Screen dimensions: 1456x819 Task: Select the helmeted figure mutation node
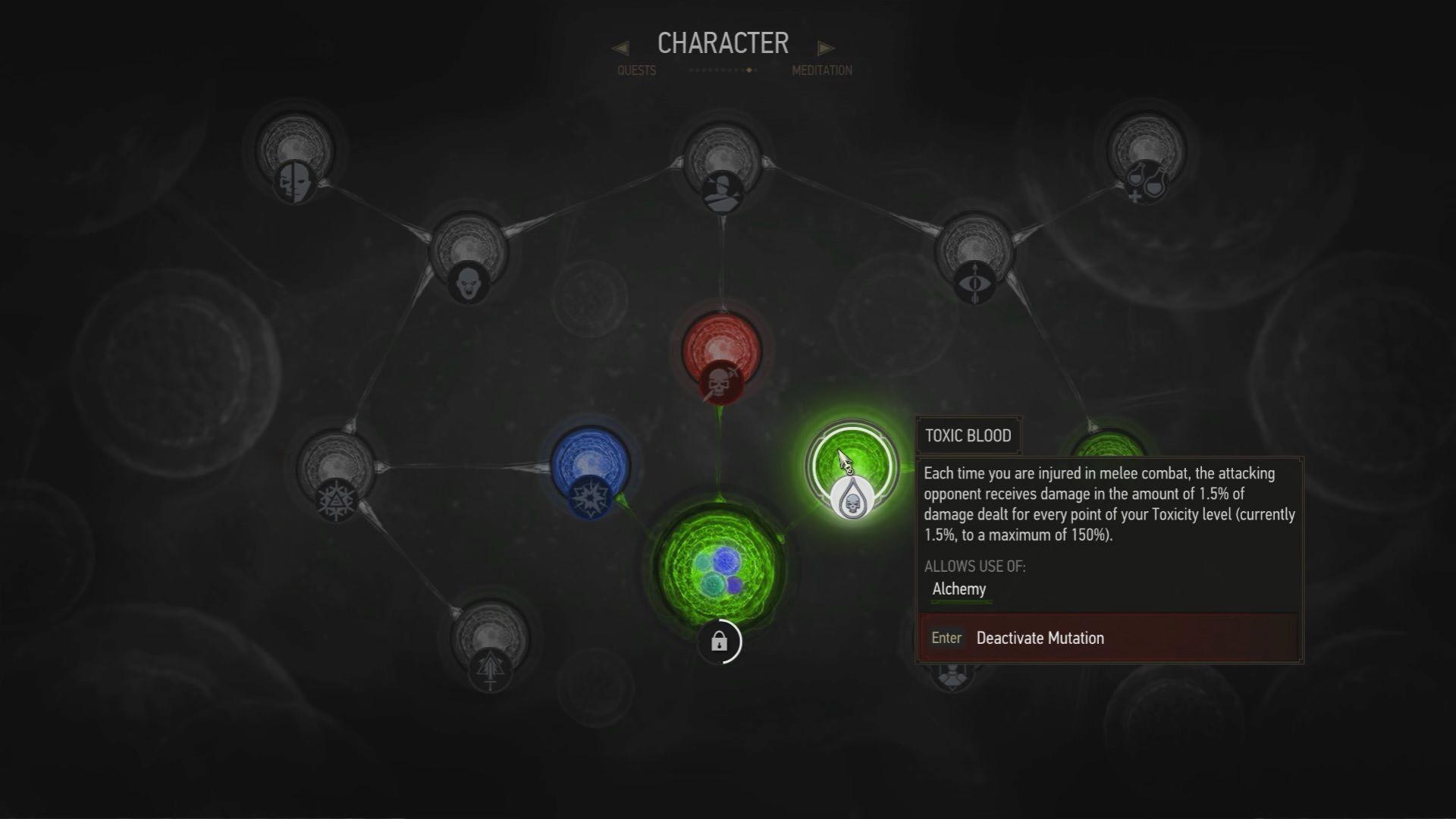click(720, 168)
